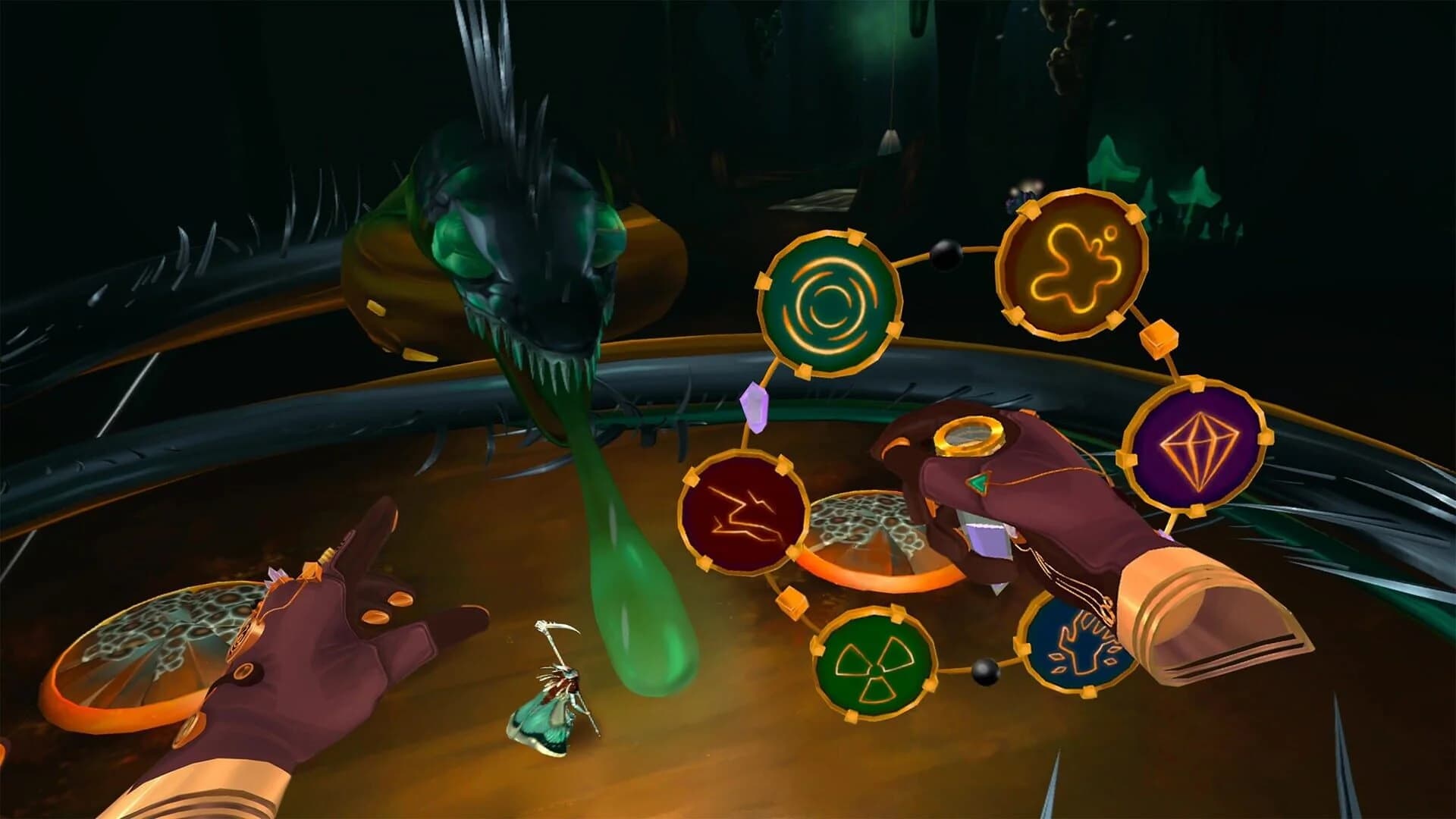The image size is (1456, 819).
Task: Toggle the gold cube connector near the goo disc
Action: point(1158,340)
